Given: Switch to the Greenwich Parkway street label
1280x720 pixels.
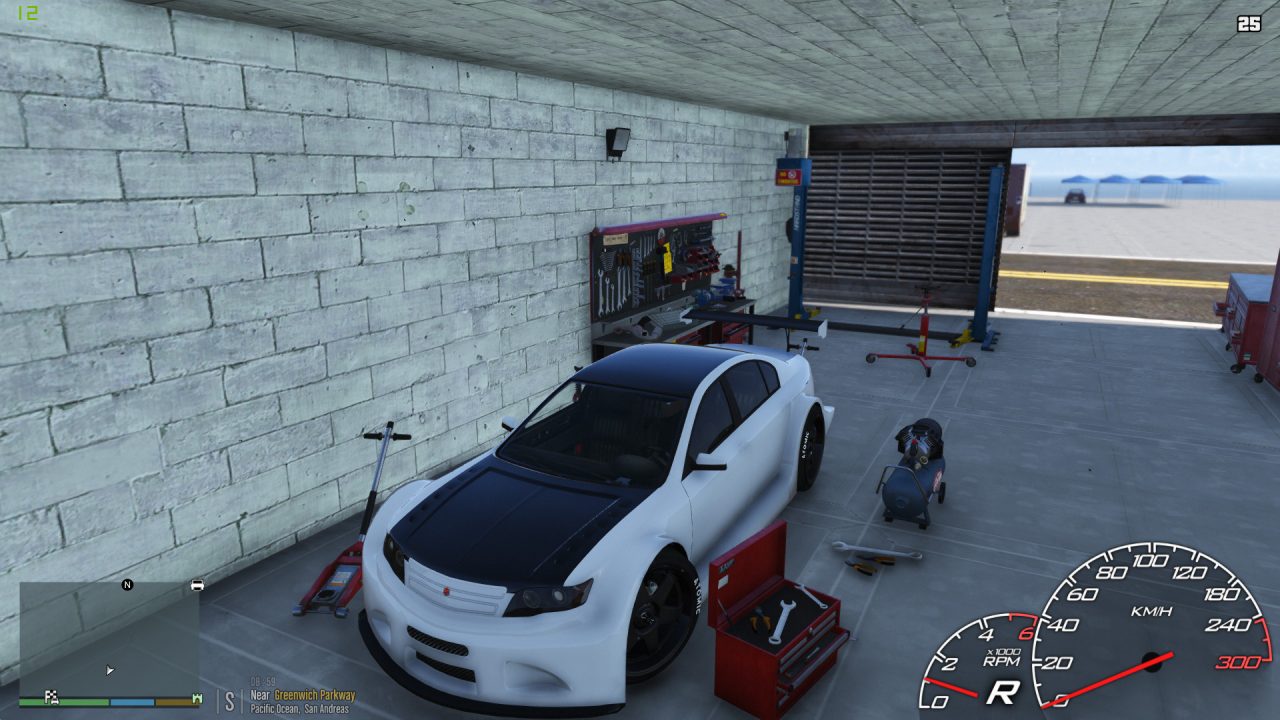Looking at the screenshot, I should pos(317,695).
